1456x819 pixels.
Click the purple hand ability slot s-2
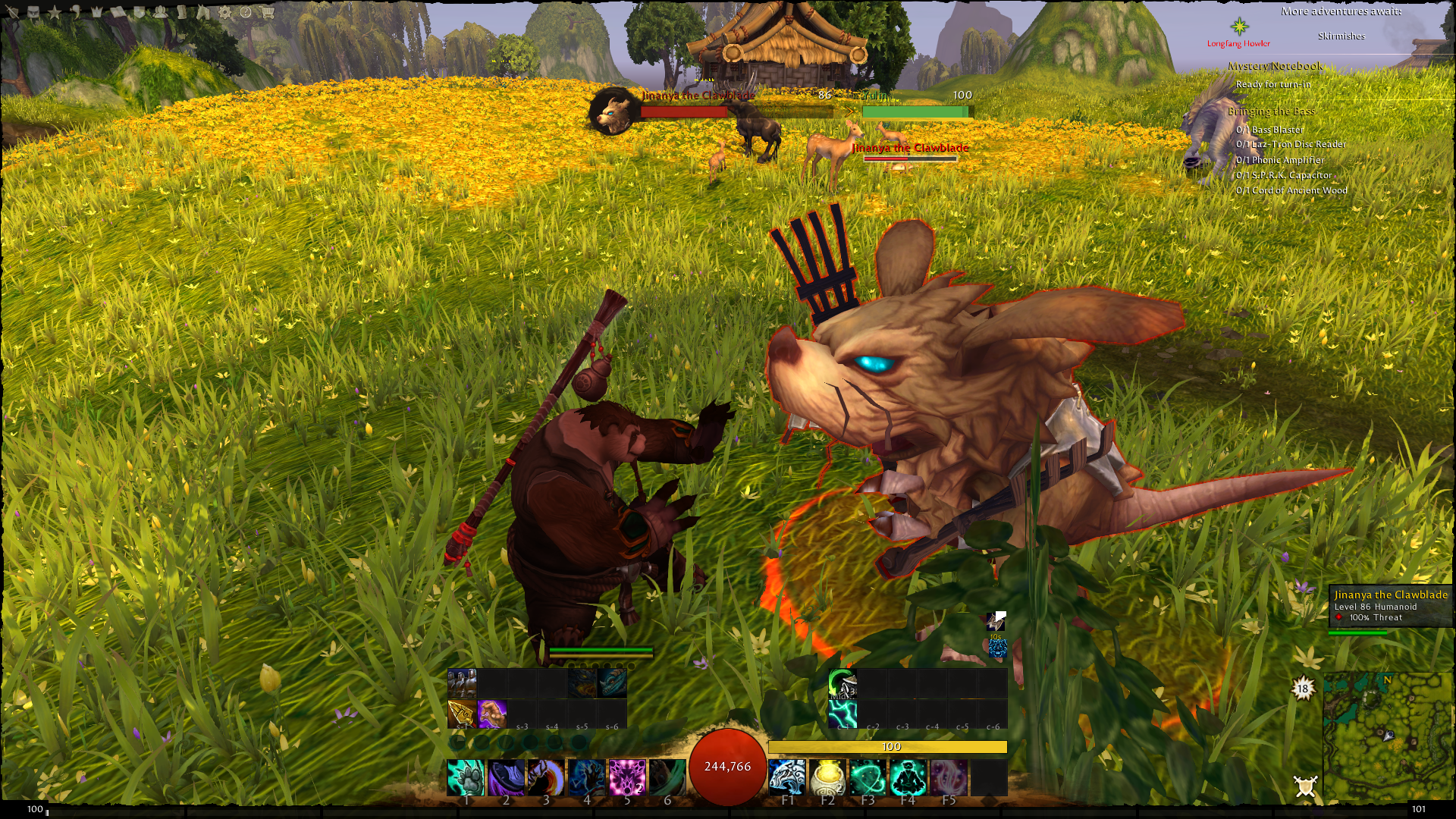click(x=491, y=714)
